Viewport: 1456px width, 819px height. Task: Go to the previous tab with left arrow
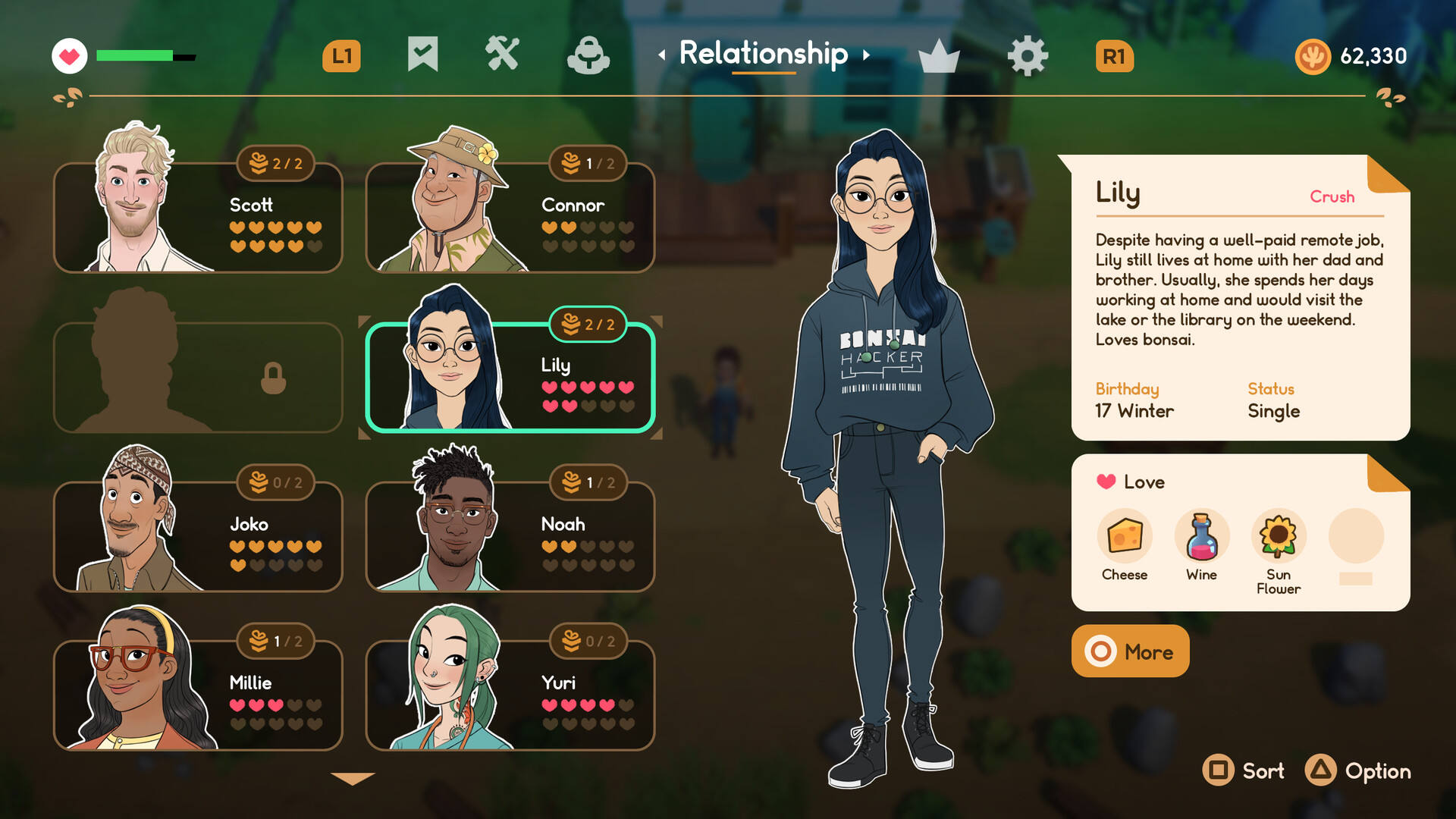point(662,55)
